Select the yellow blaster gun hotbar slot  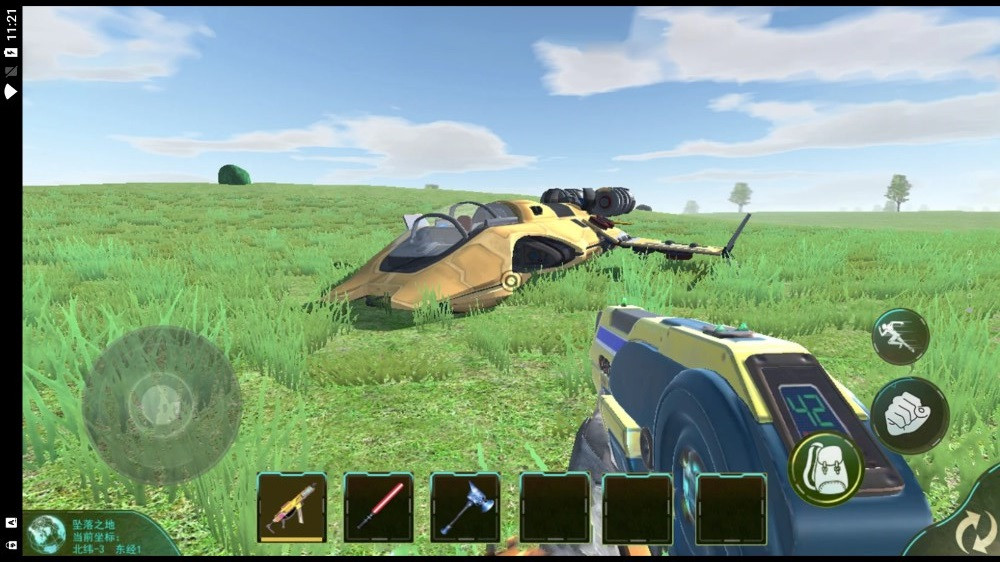click(292, 507)
